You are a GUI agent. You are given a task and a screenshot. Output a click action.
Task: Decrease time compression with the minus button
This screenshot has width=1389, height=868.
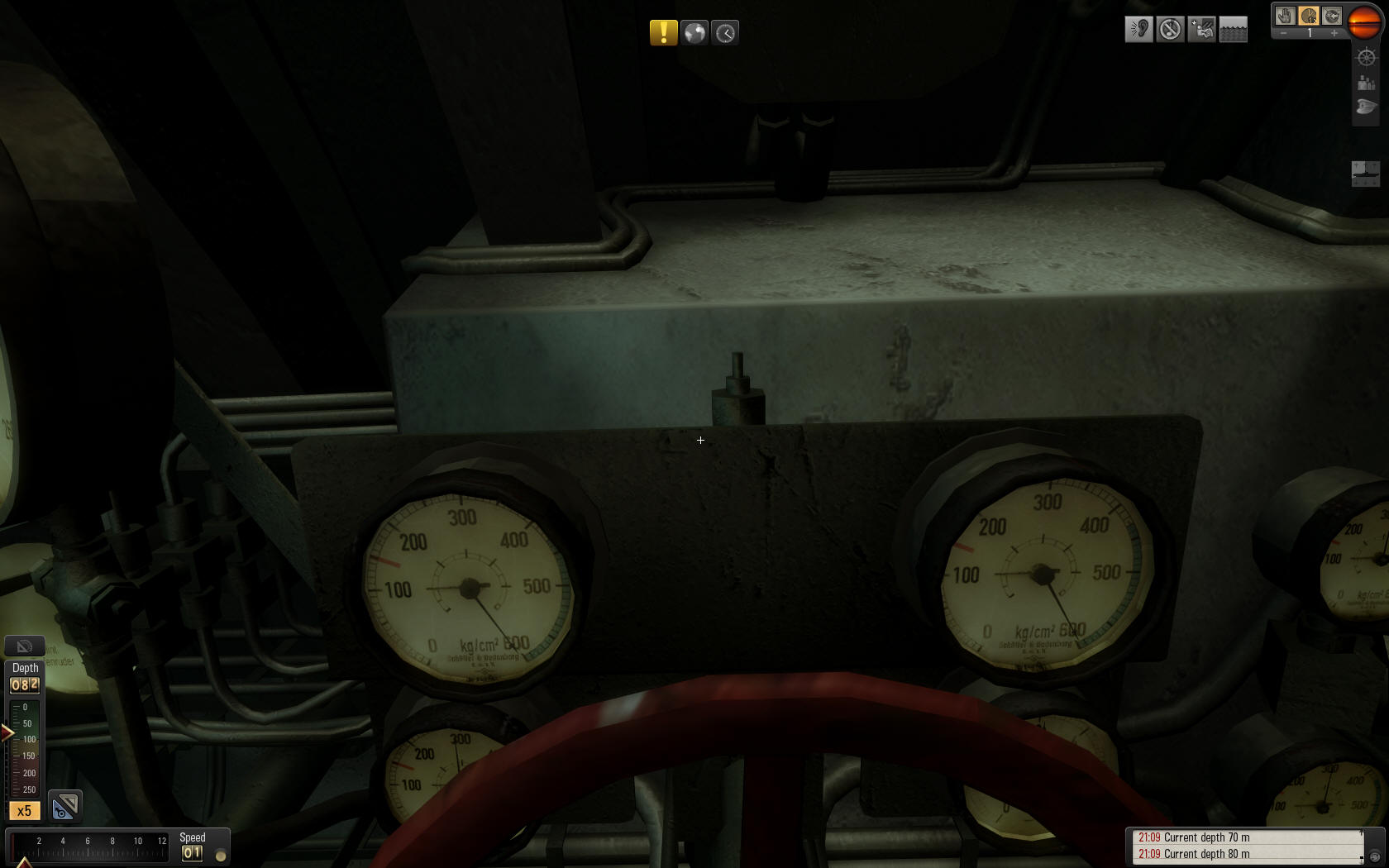1283,34
